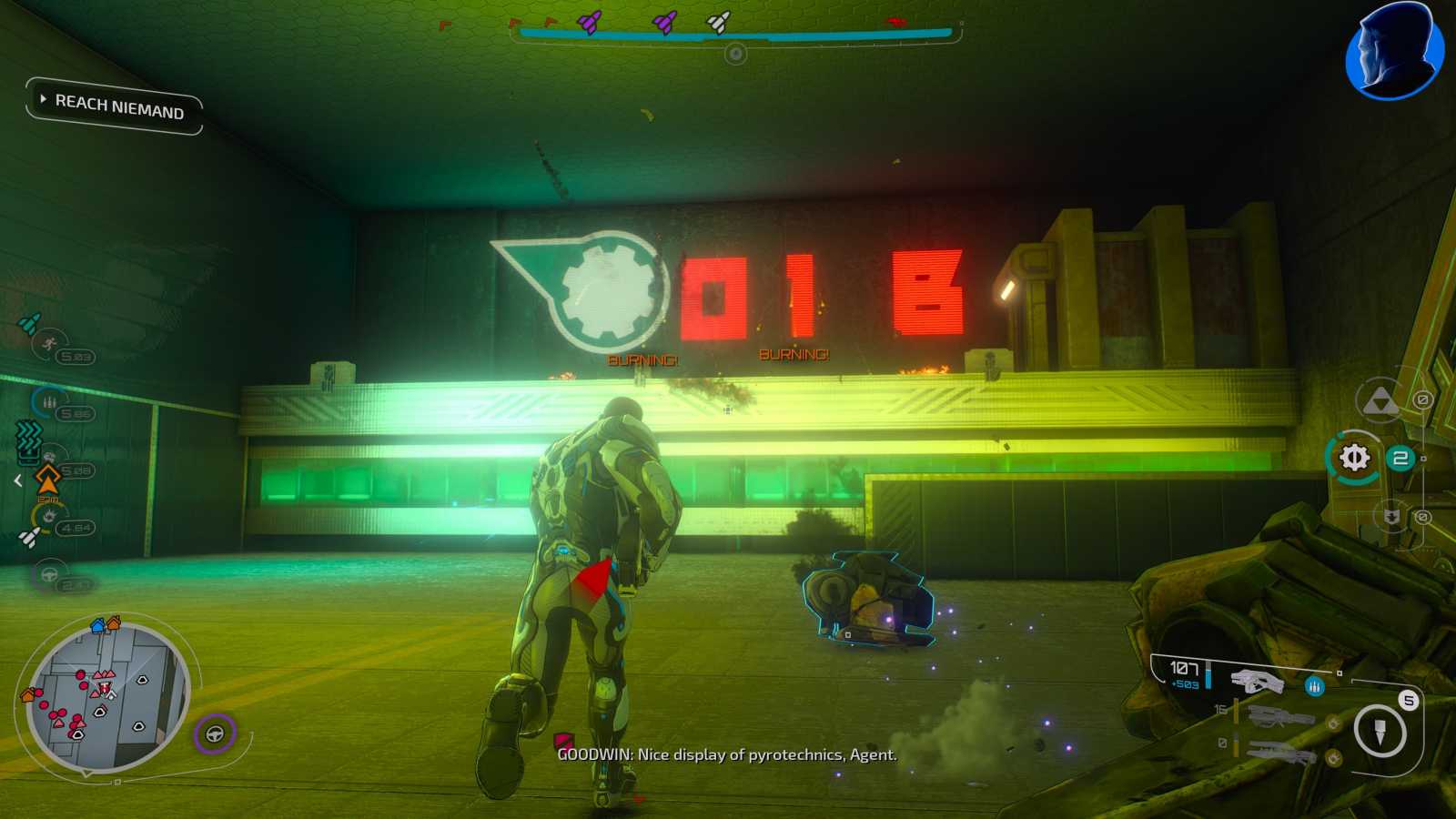Toggle the crossed-circle slot above the gear gadget
The height and width of the screenshot is (819, 1456).
click(1423, 399)
